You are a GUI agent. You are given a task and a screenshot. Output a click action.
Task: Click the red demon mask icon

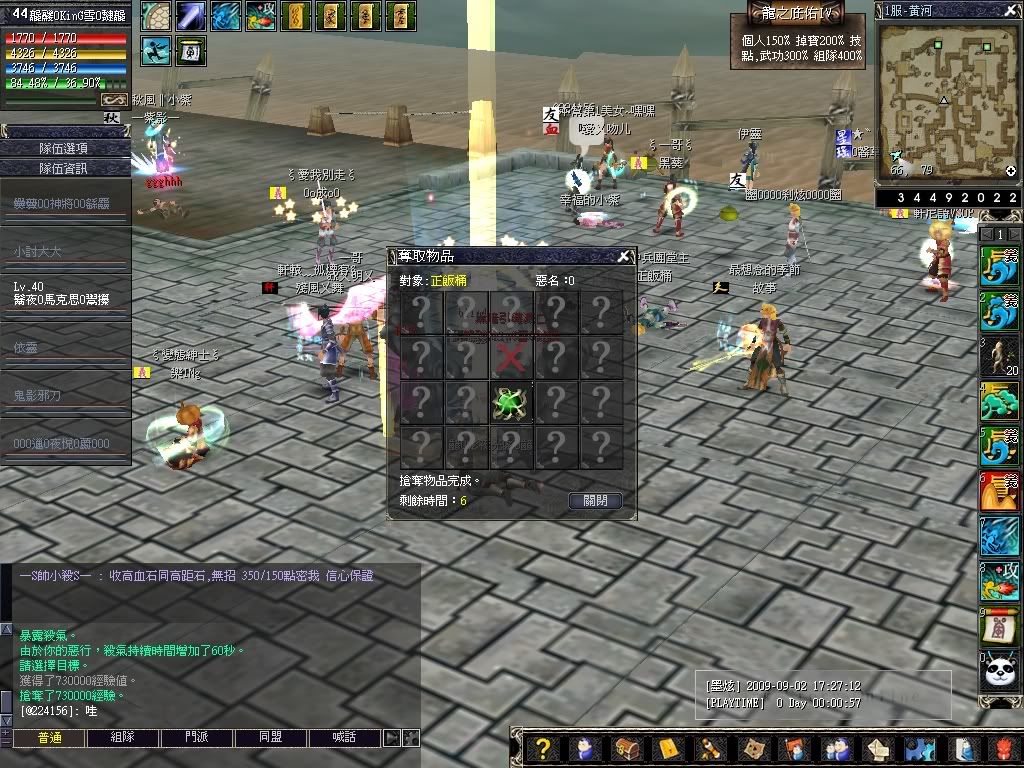pyautogui.click(x=1004, y=748)
